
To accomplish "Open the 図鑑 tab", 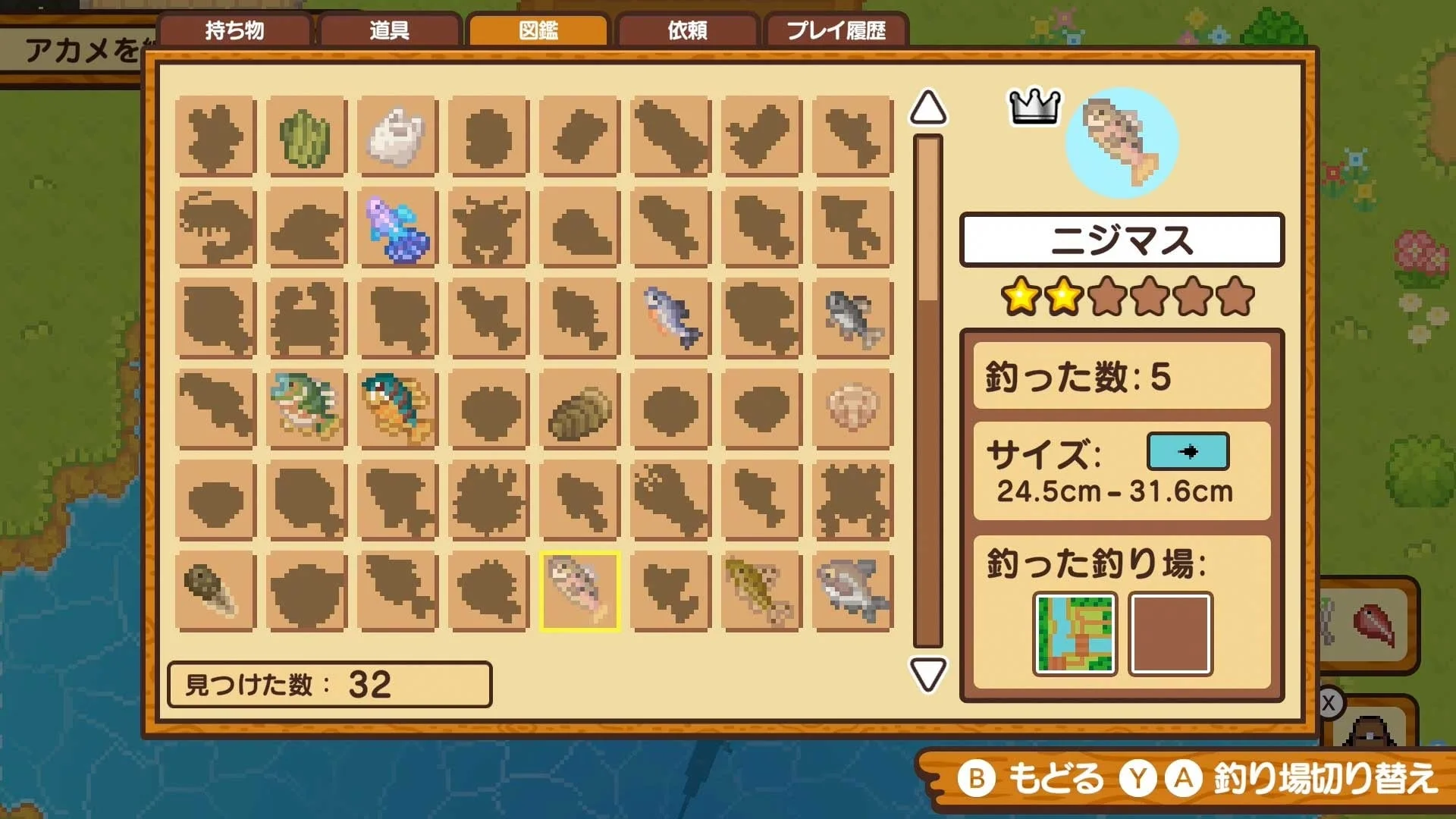I will pyautogui.click(x=538, y=30).
